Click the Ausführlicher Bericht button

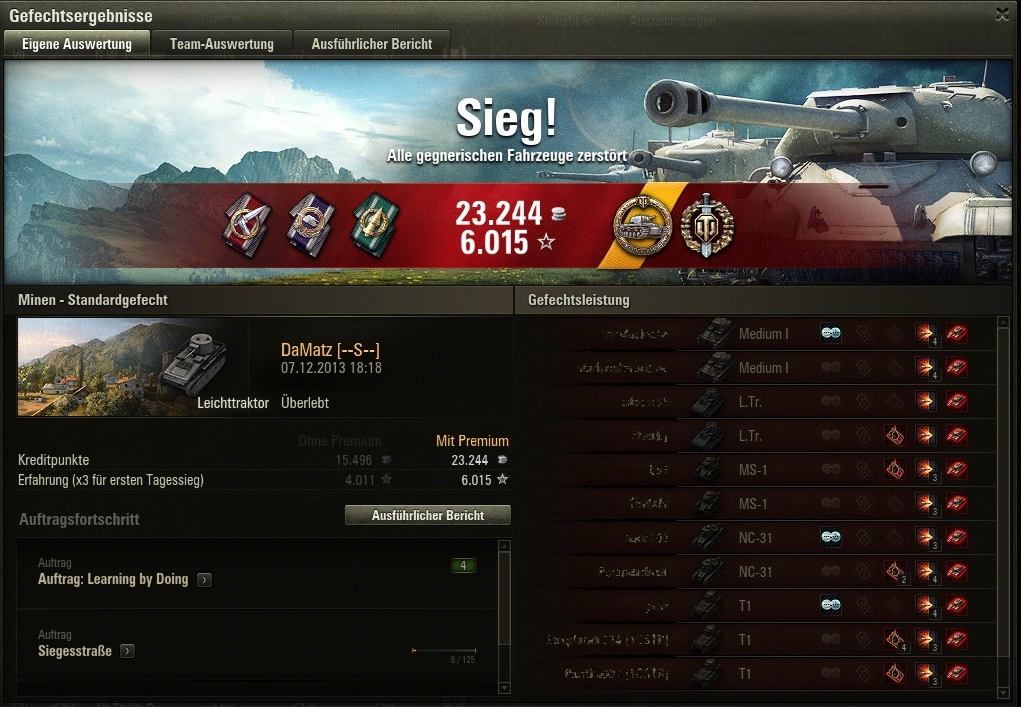427,516
